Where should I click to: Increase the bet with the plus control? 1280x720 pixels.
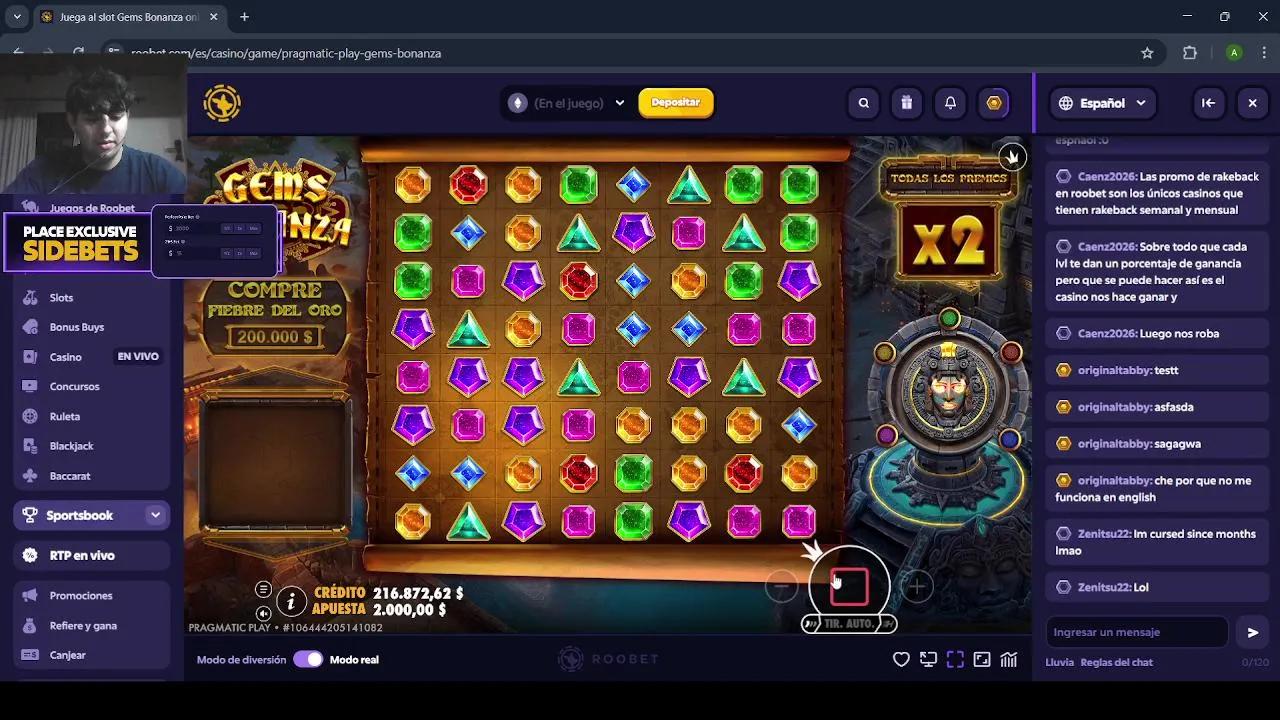coord(916,587)
